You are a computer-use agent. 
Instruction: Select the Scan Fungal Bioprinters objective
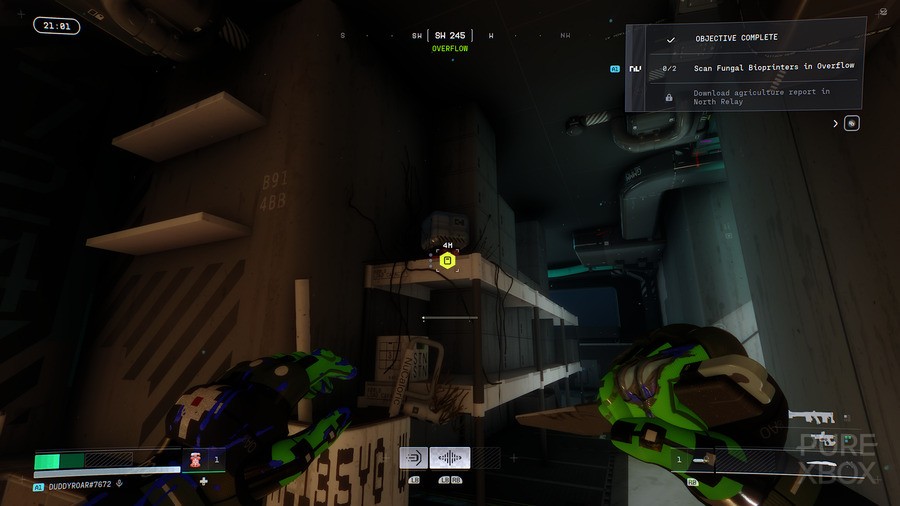coord(773,67)
